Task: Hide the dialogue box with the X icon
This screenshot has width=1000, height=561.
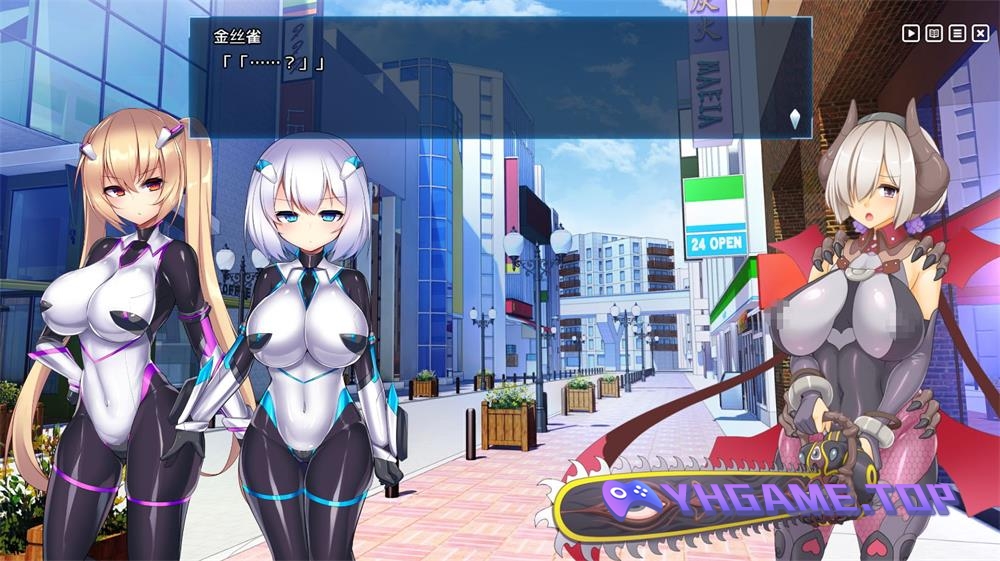Action: (980, 33)
